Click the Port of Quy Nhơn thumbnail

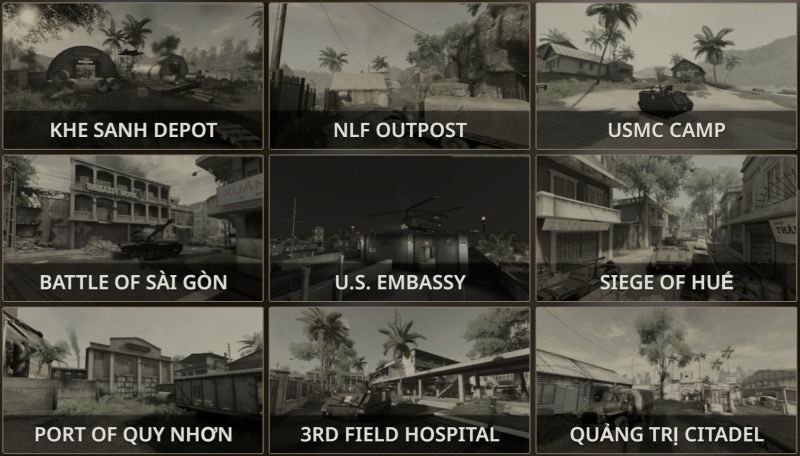point(133,380)
